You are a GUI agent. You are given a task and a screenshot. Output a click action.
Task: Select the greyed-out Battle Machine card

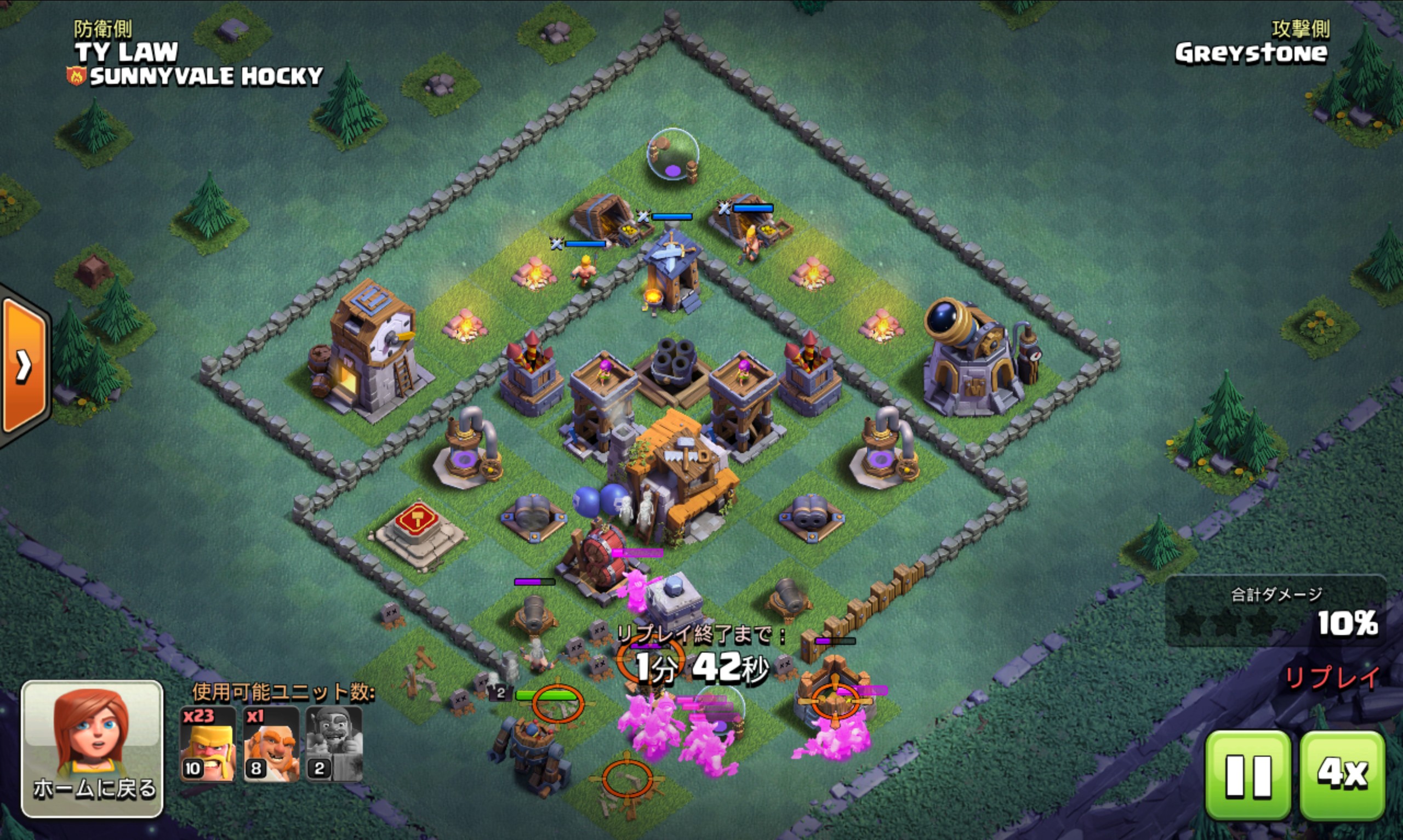pos(334,744)
